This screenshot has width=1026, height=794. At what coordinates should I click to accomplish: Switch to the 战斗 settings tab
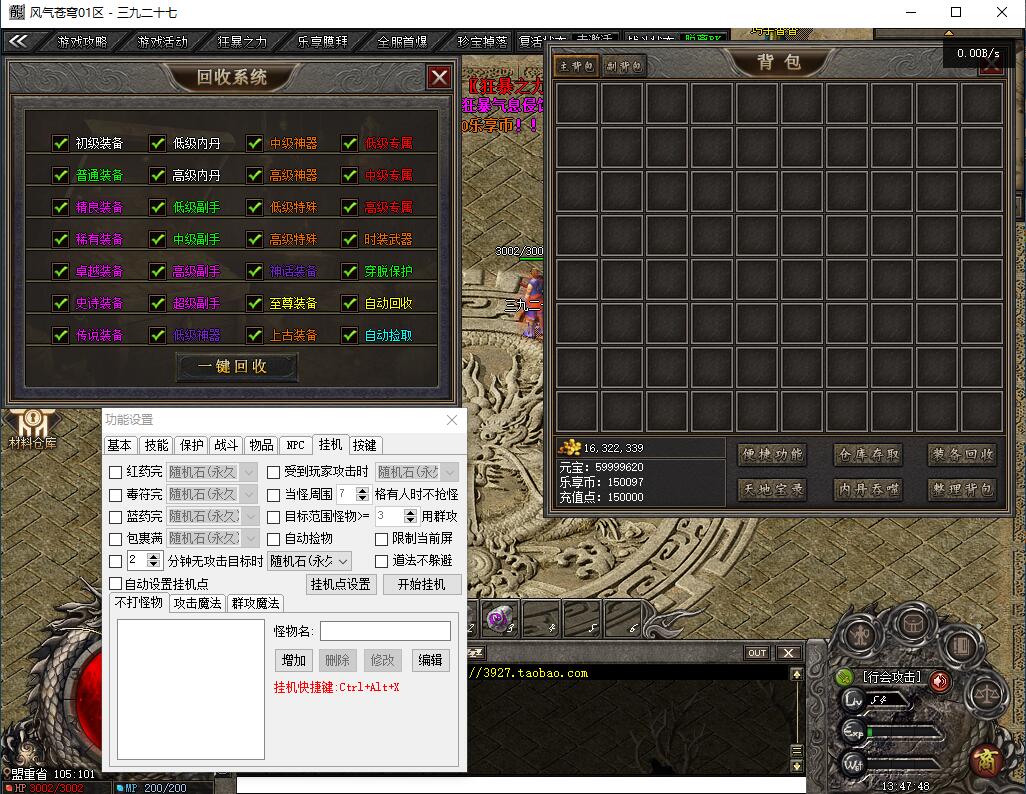point(226,445)
